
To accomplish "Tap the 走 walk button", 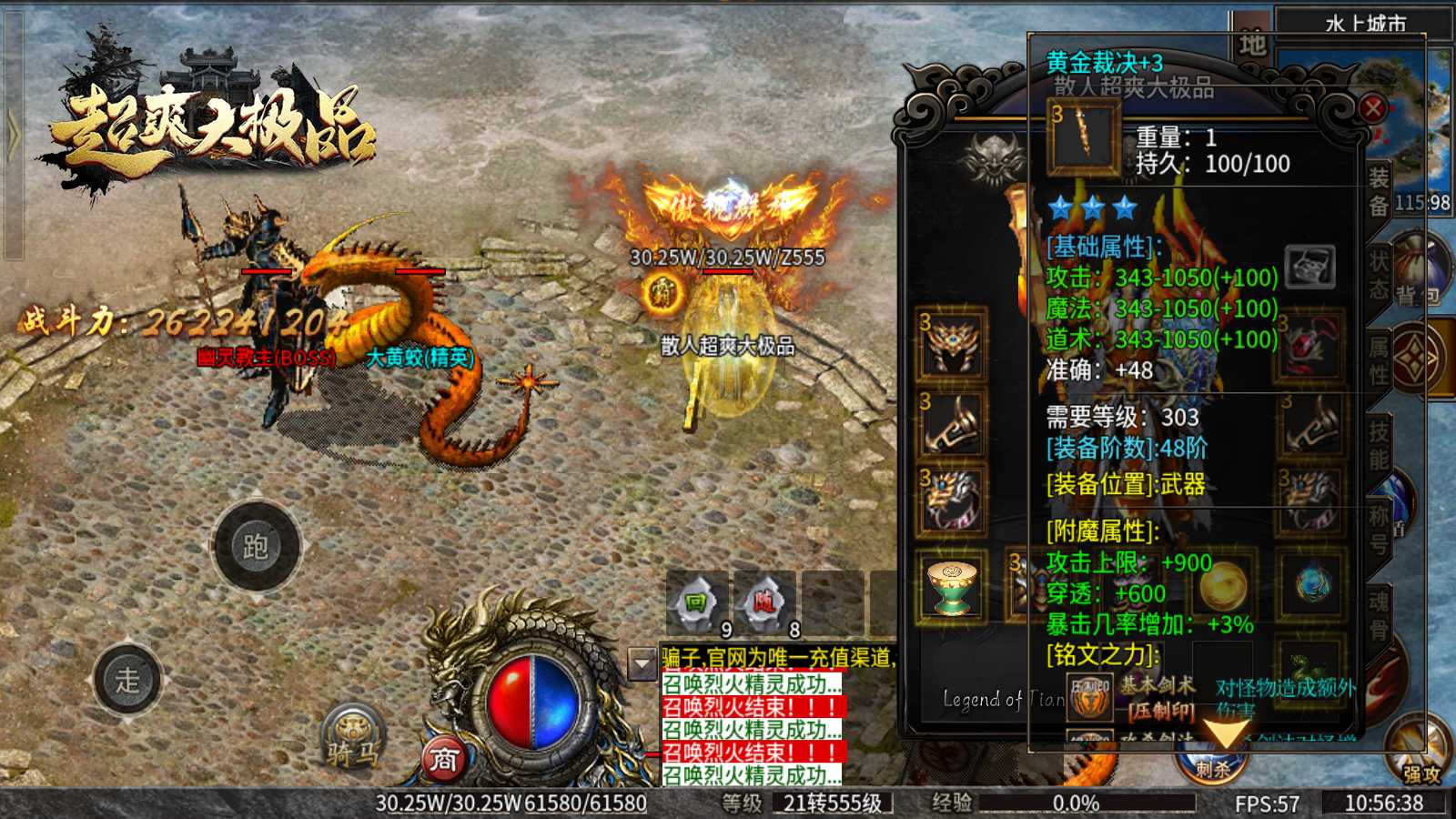I will [x=127, y=679].
